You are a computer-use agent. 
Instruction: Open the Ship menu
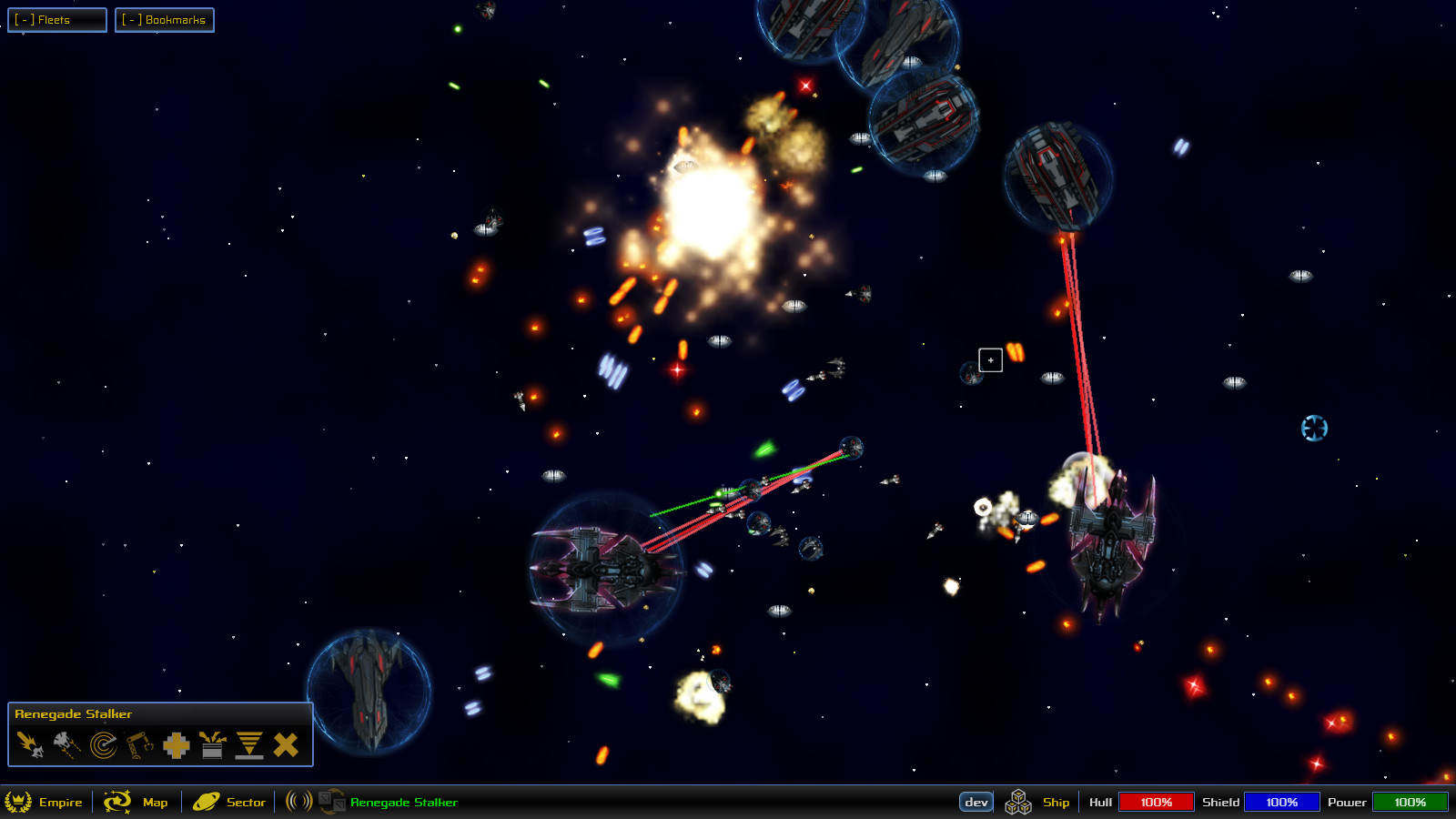pos(1055,803)
